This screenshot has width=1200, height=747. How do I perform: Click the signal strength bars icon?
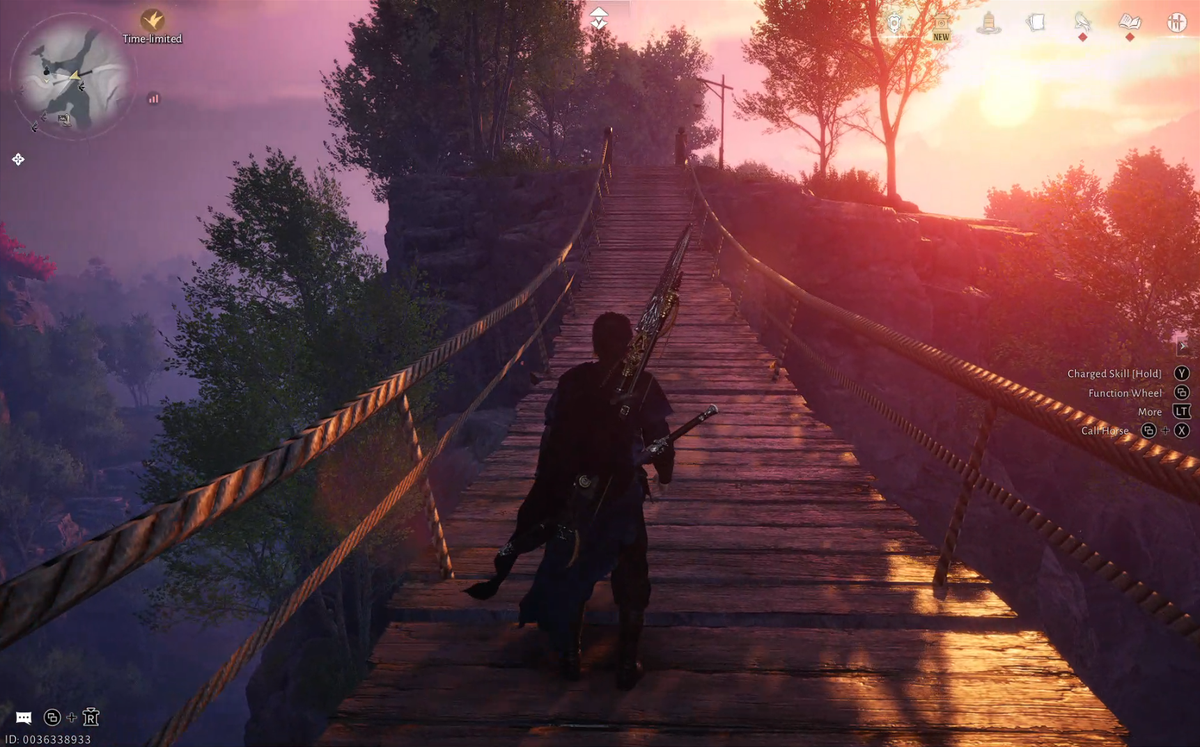pos(153,98)
